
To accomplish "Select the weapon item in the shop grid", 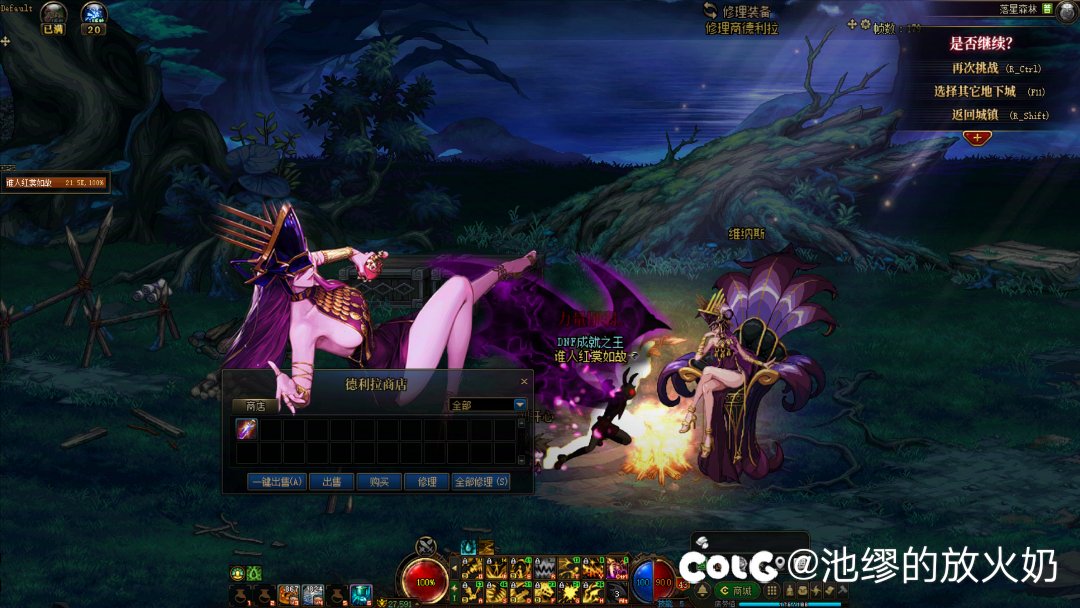I will (246, 429).
